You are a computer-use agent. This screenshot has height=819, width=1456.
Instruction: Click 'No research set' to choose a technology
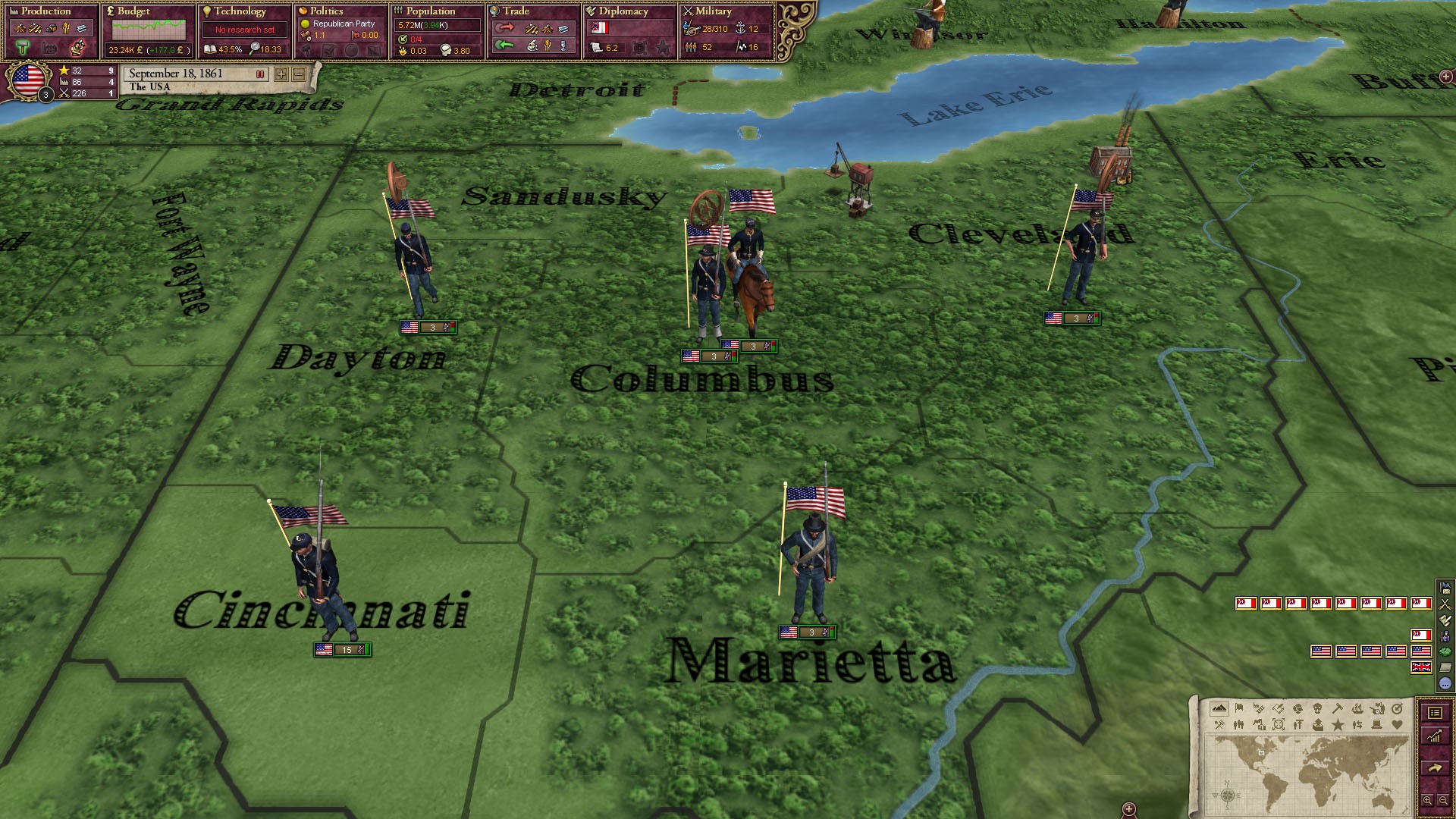[243, 29]
